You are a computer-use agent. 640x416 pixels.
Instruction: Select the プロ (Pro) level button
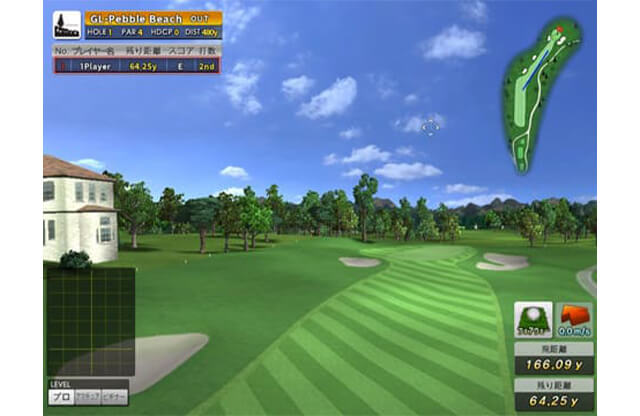pyautogui.click(x=59, y=397)
